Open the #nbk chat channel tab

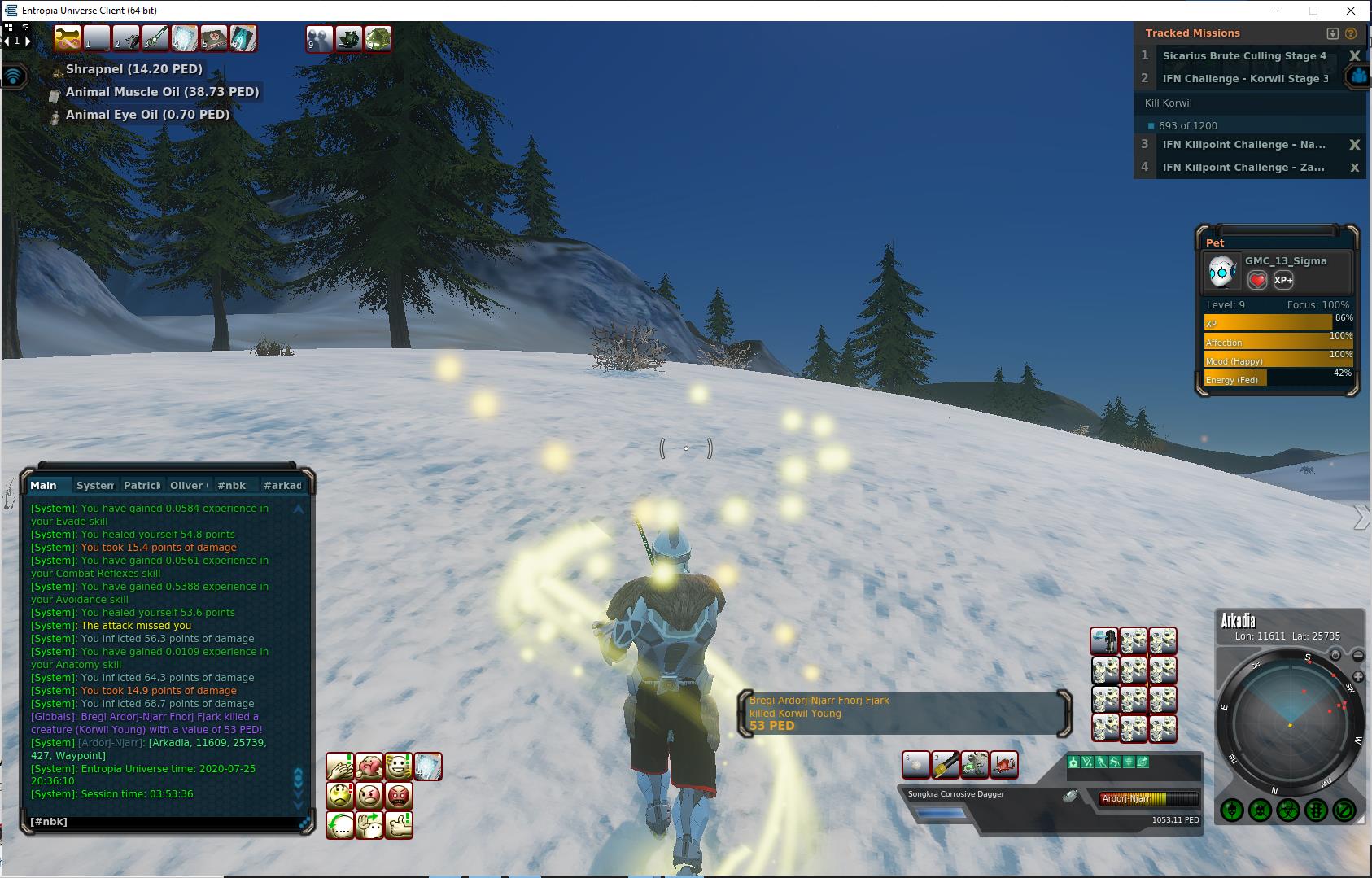[x=232, y=486]
